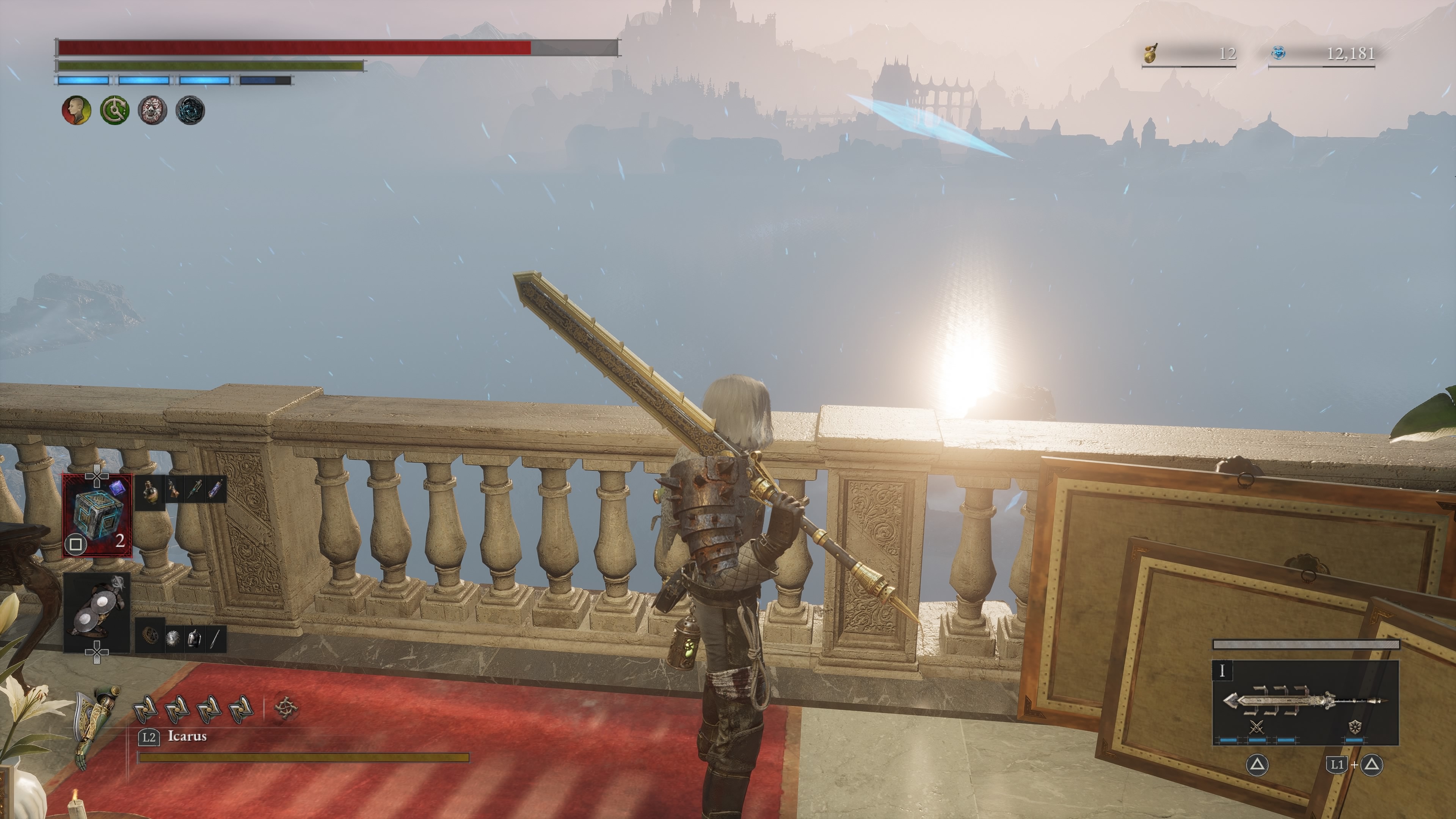Screen dimensions: 1456x819
Task: Choose the brass gear item slot
Action: pos(150,637)
